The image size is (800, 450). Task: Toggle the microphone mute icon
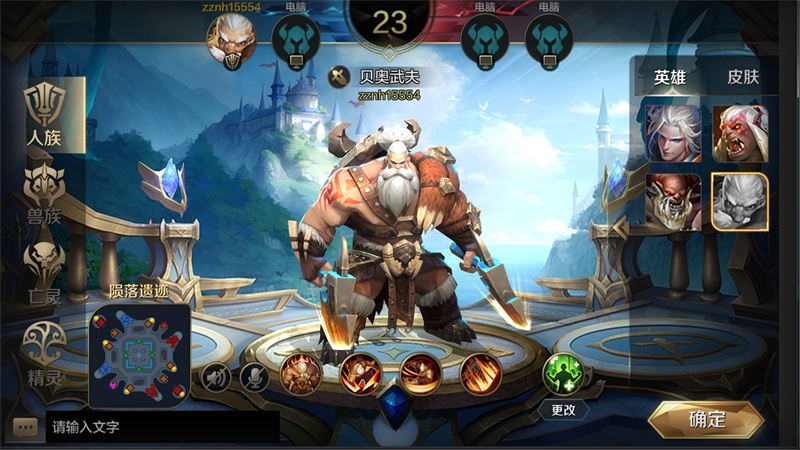pos(253,376)
